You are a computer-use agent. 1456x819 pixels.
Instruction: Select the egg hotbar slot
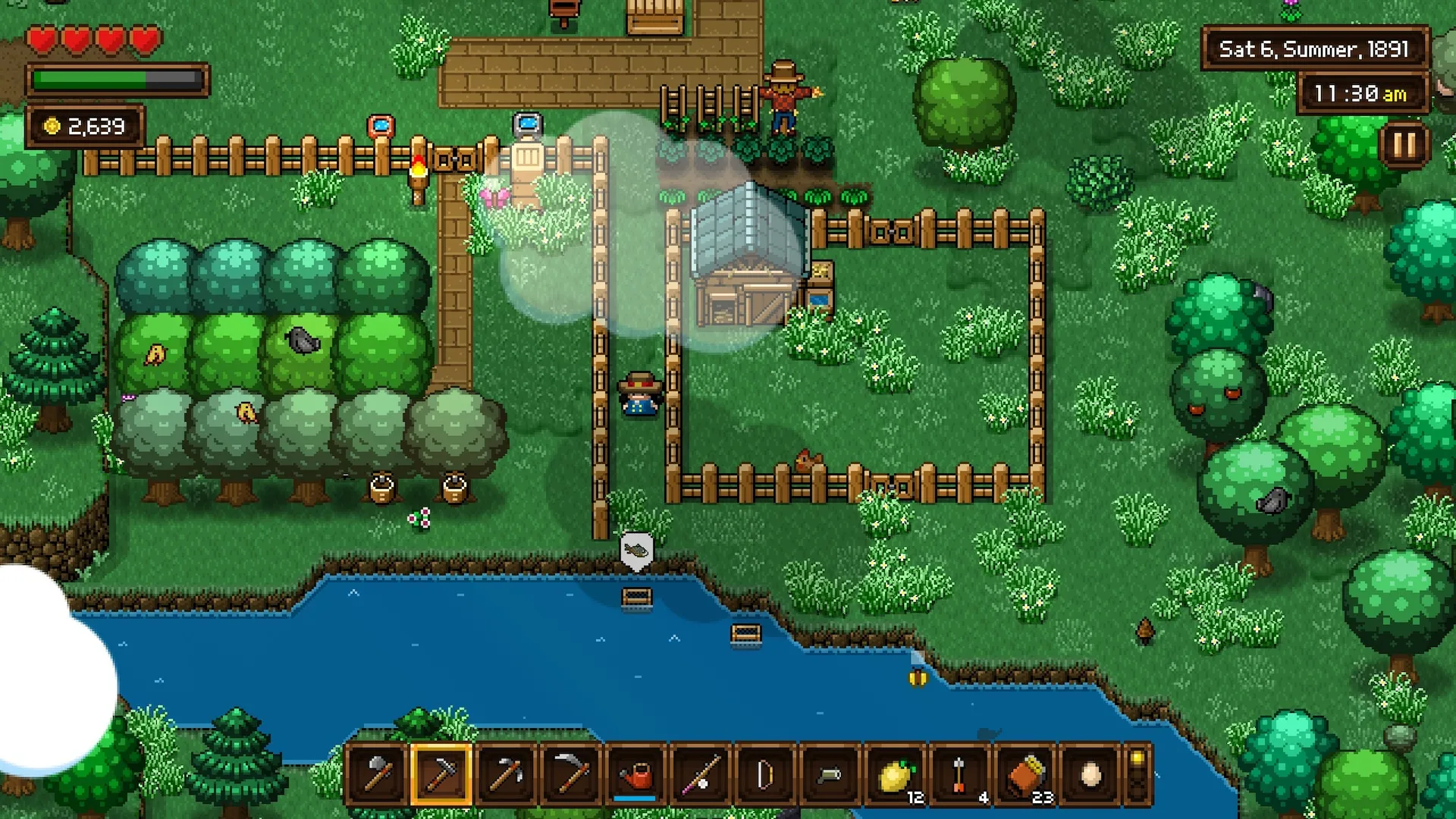pos(1090,774)
